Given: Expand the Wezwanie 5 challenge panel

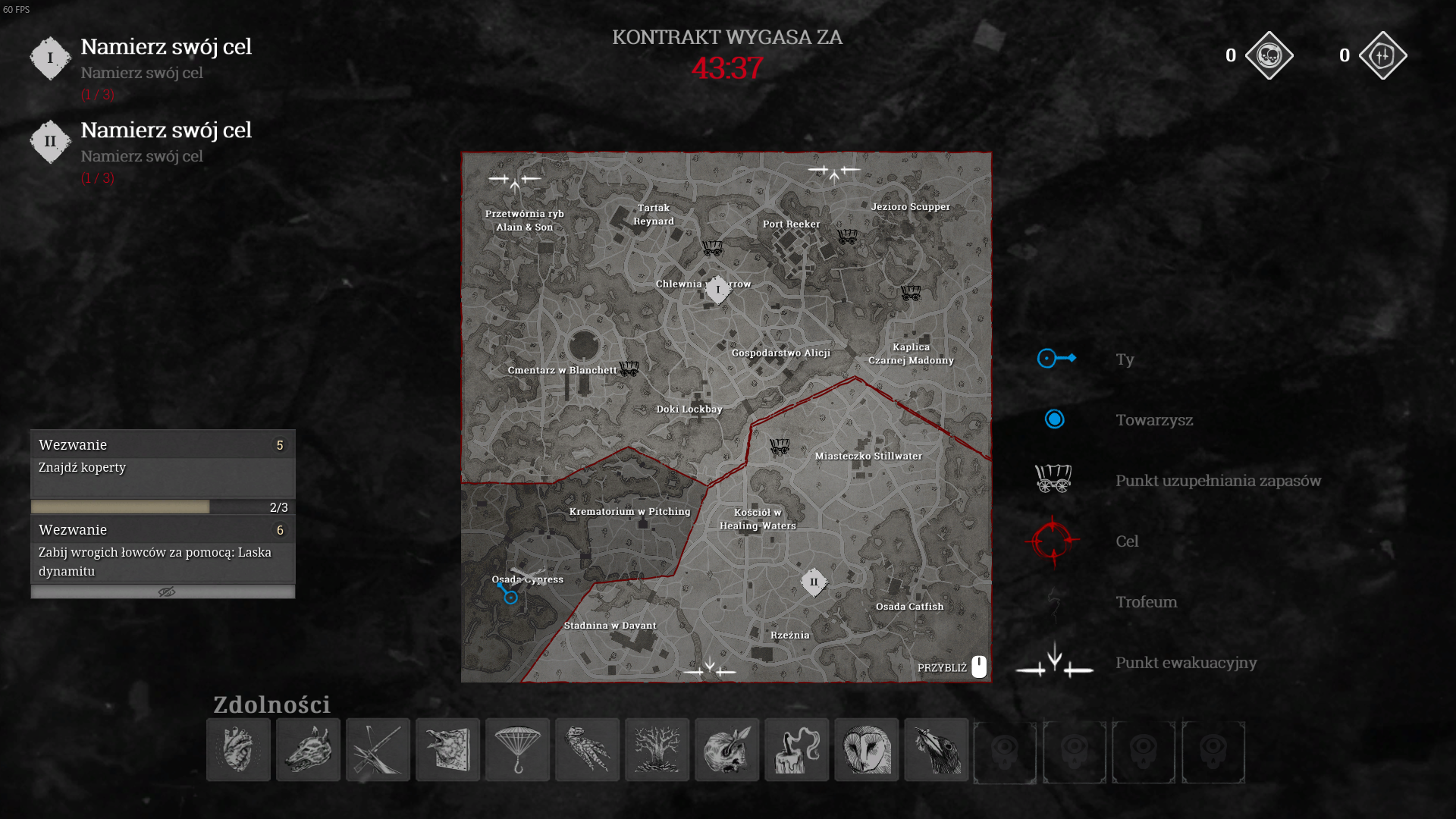Looking at the screenshot, I should (x=162, y=445).
